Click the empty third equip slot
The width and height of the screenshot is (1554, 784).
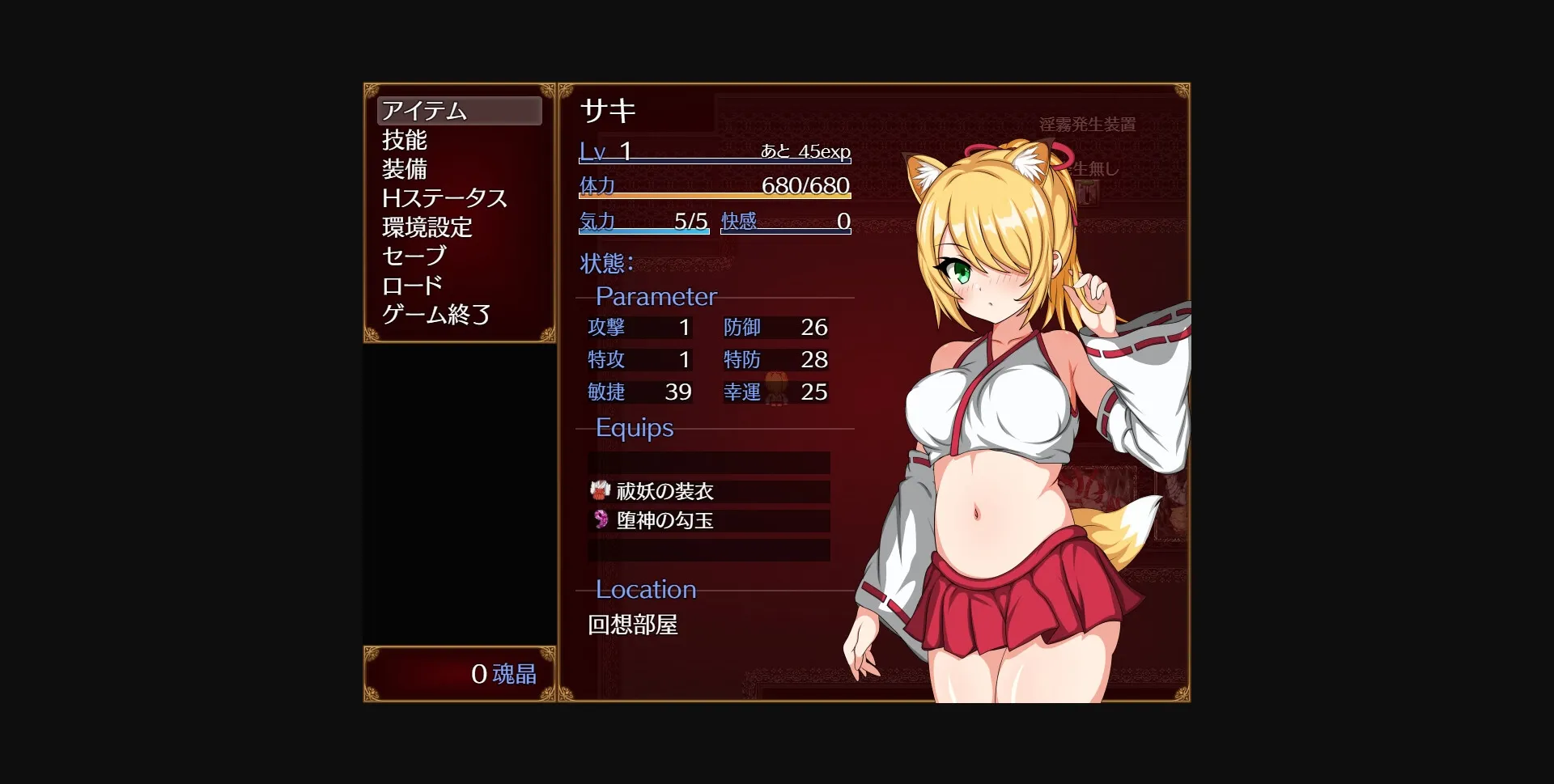coord(708,551)
